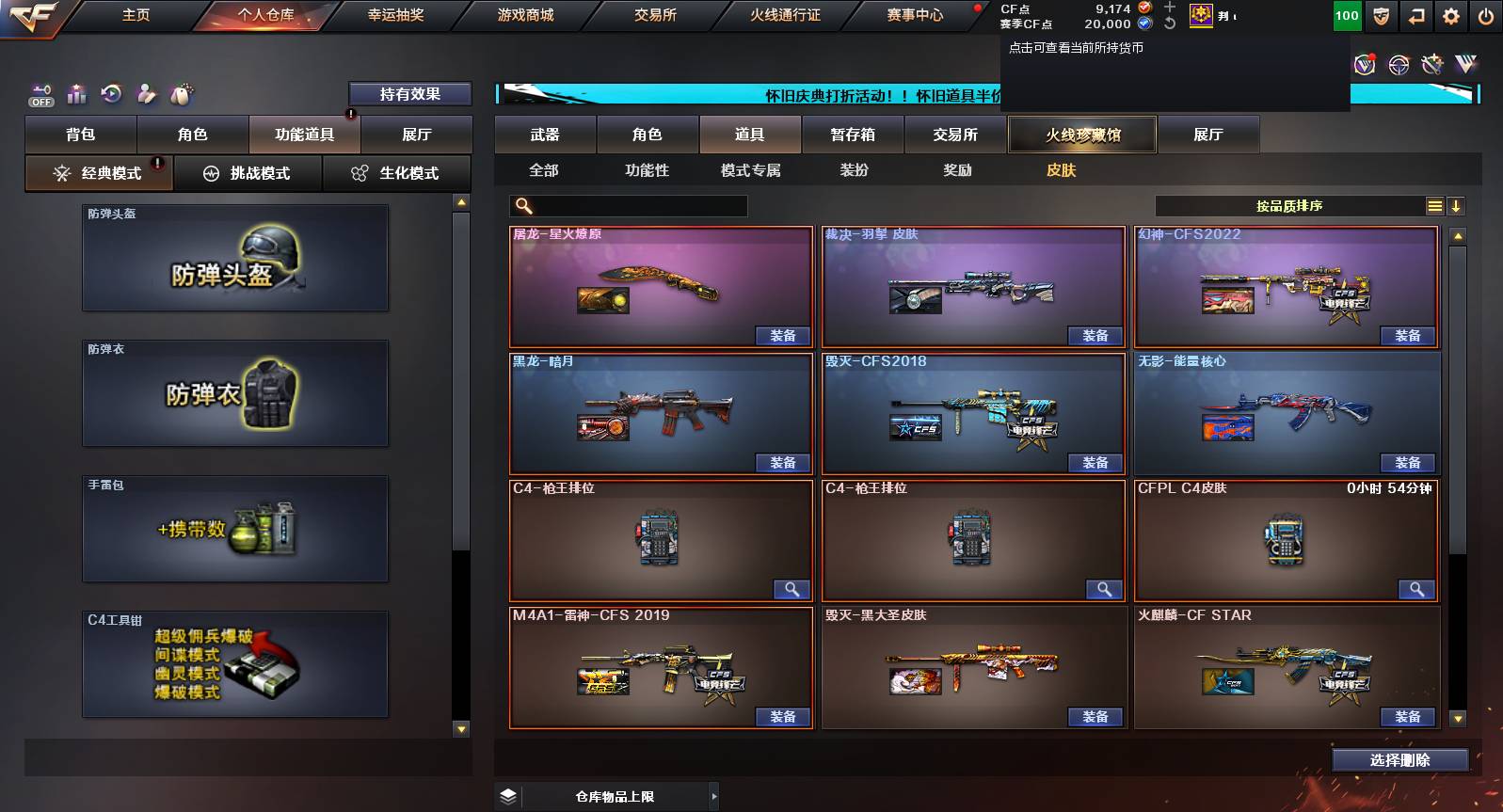
Task: Click the restore history icon beside the stats icon
Action: coord(112,93)
